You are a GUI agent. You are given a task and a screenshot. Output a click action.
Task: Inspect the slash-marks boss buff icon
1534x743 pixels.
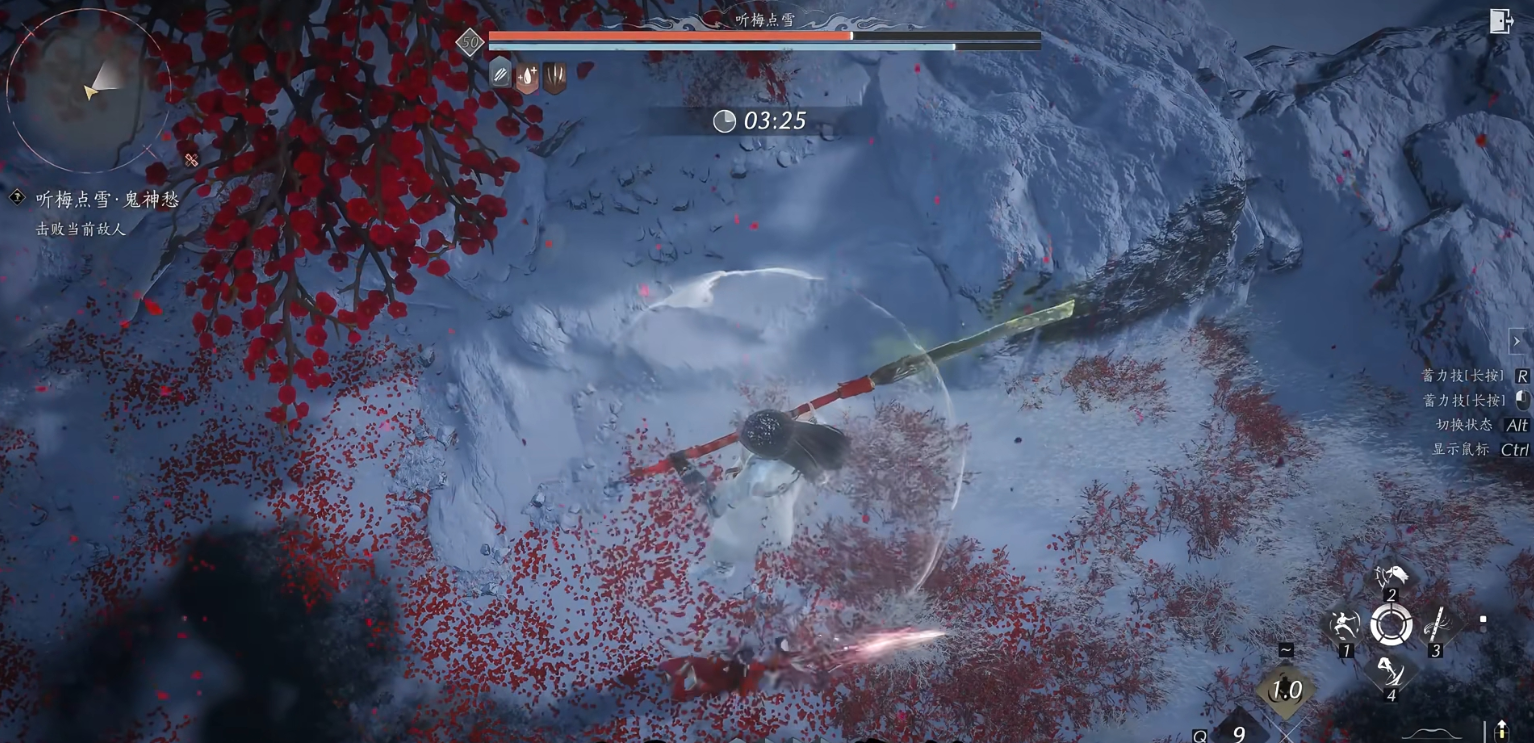tap(501, 74)
